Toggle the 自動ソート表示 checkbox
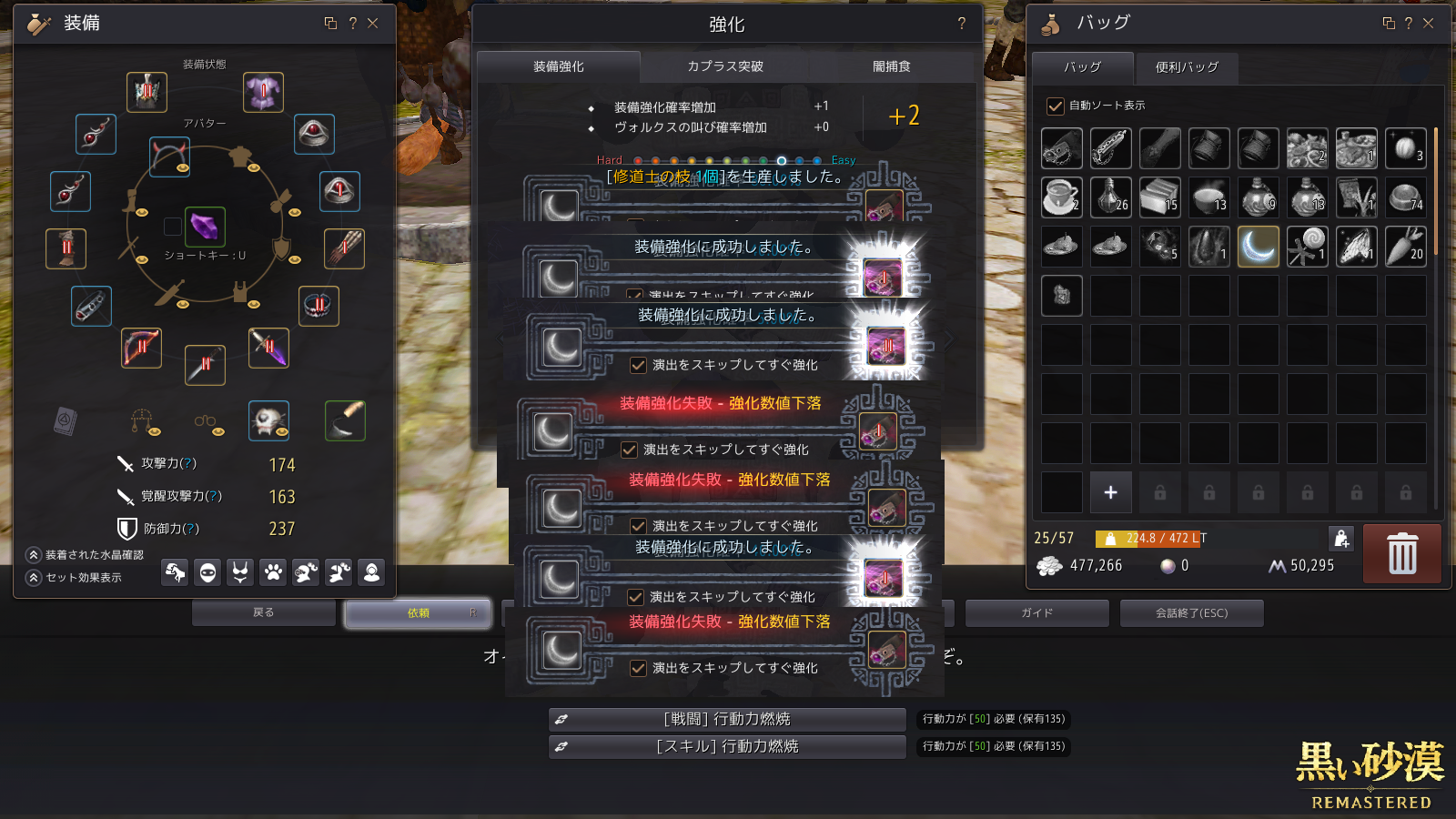Viewport: 1456px width, 819px height. 1056,106
